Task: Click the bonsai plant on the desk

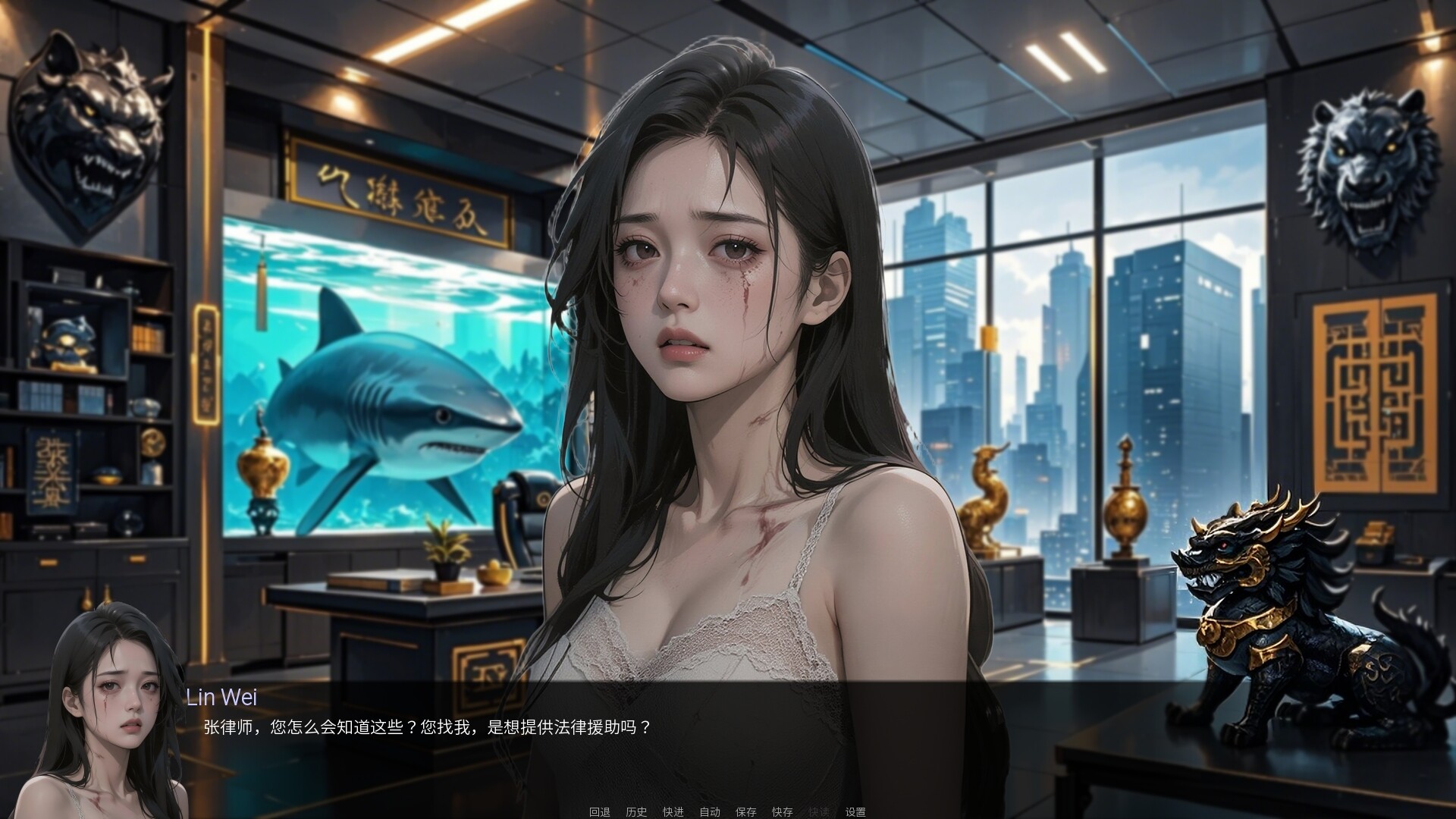Action: pos(446,546)
